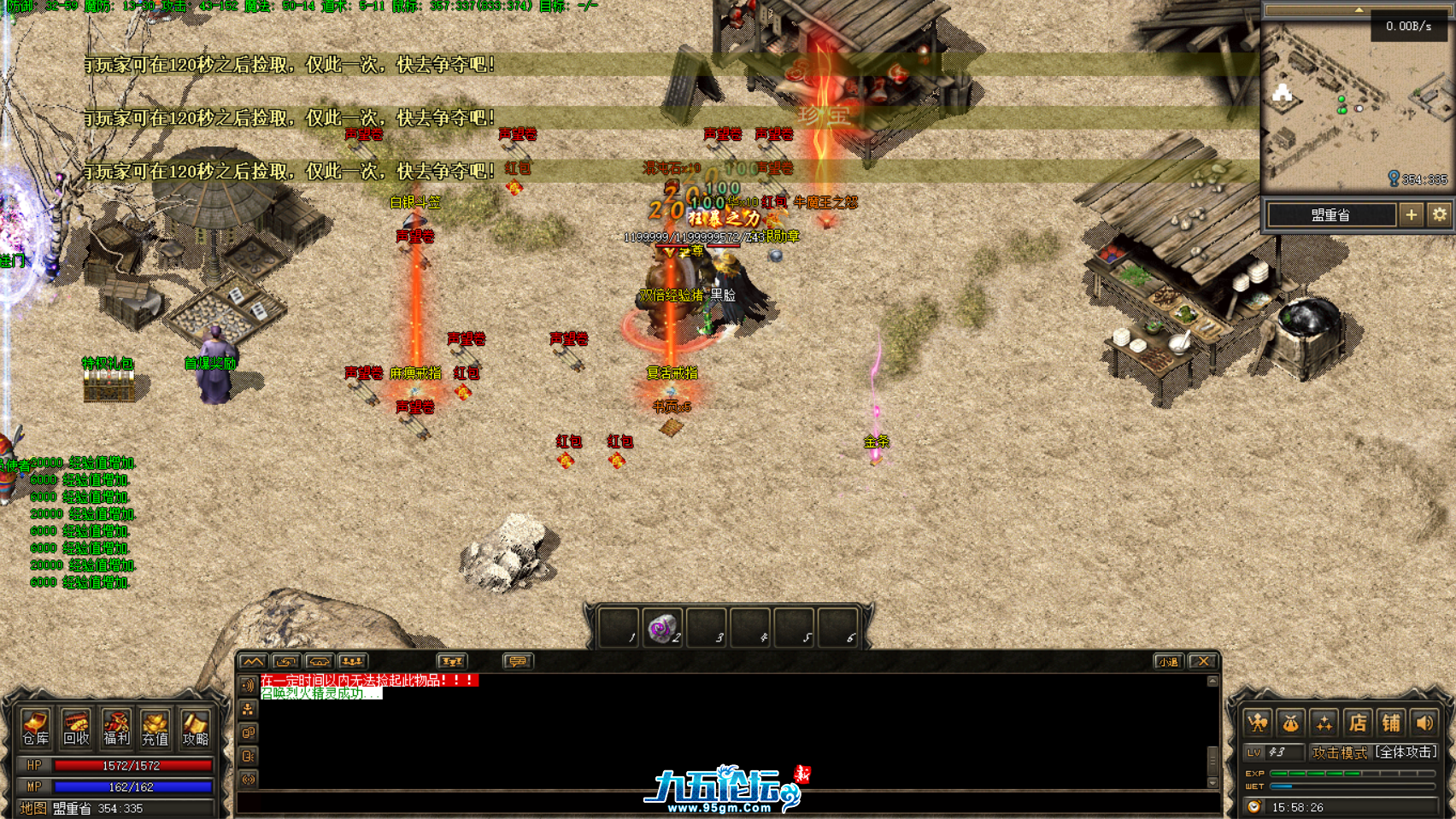Open the 攻略 strategy guide icon
Image resolution: width=1456 pixels, height=819 pixels.
[197, 728]
